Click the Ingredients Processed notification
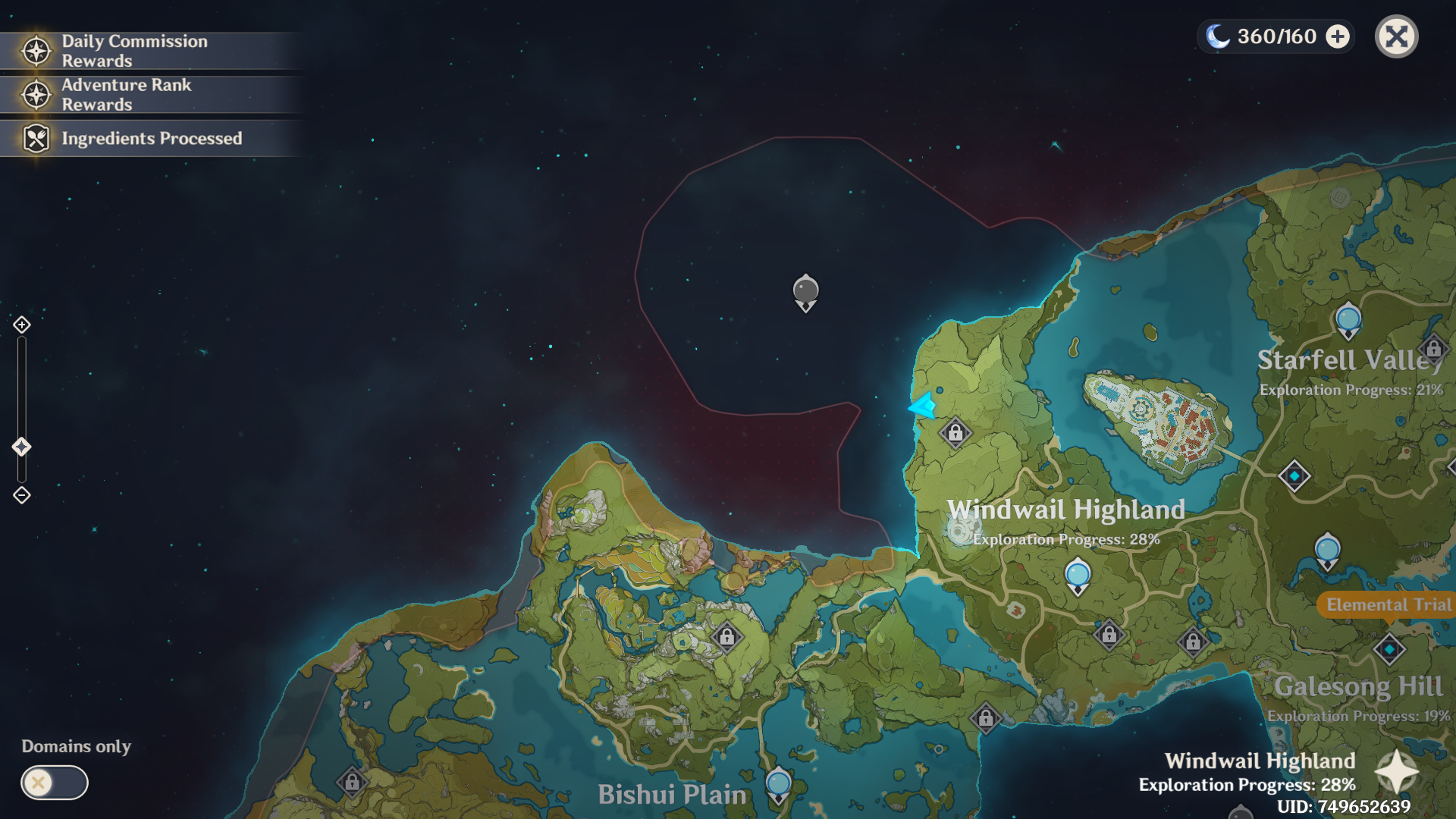 pos(152,139)
